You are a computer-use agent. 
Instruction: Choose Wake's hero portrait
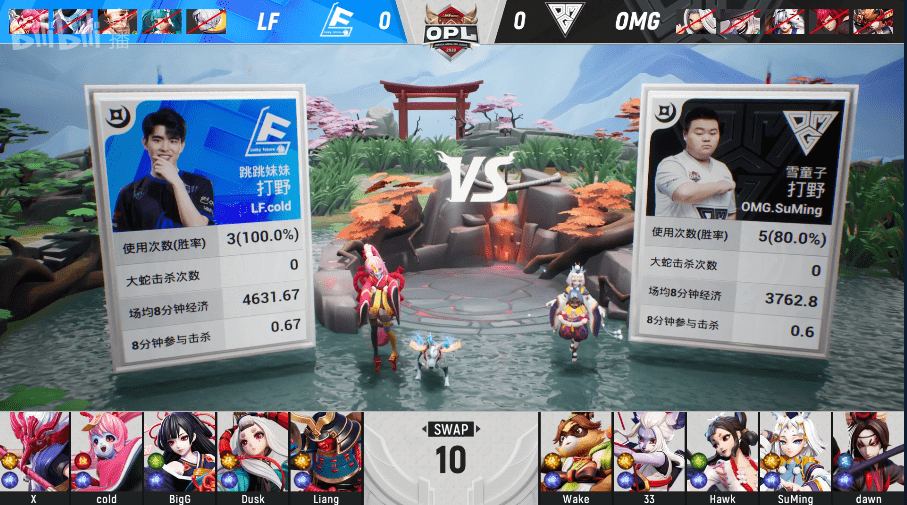(x=576, y=451)
